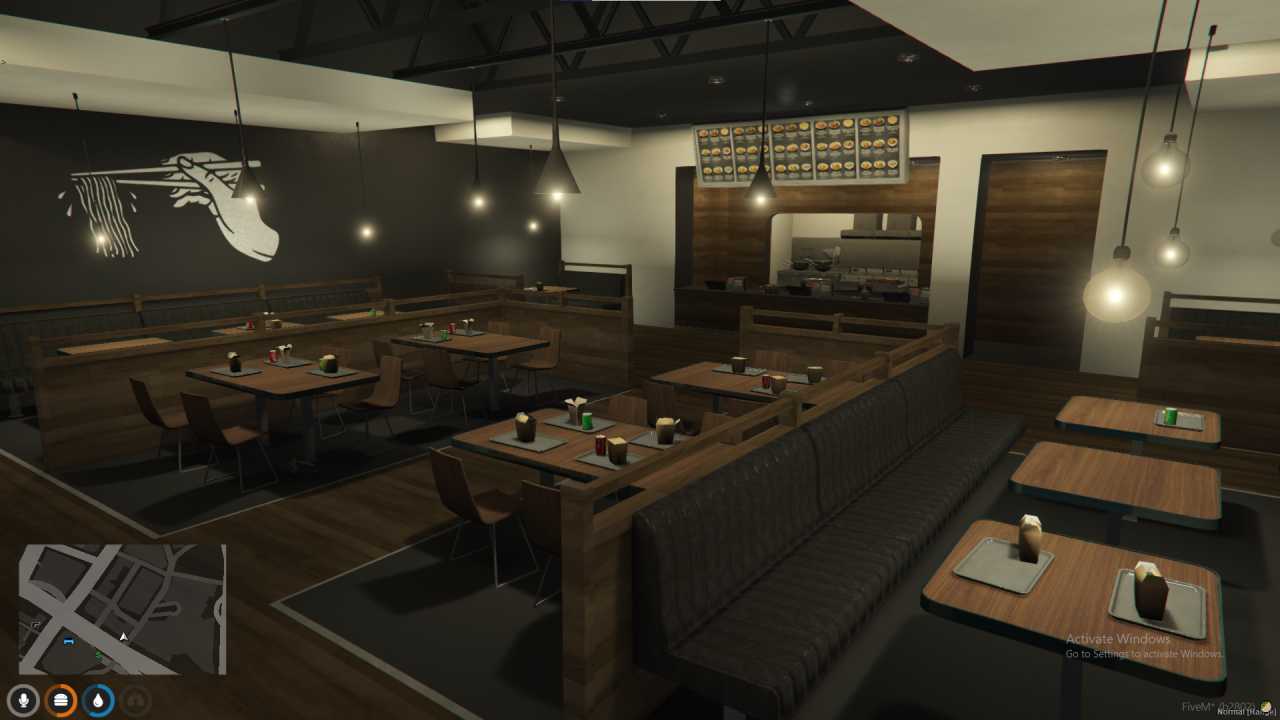The image size is (1280, 720).
Task: Click the green blip near the minimap bottom
Action: pos(99,654)
